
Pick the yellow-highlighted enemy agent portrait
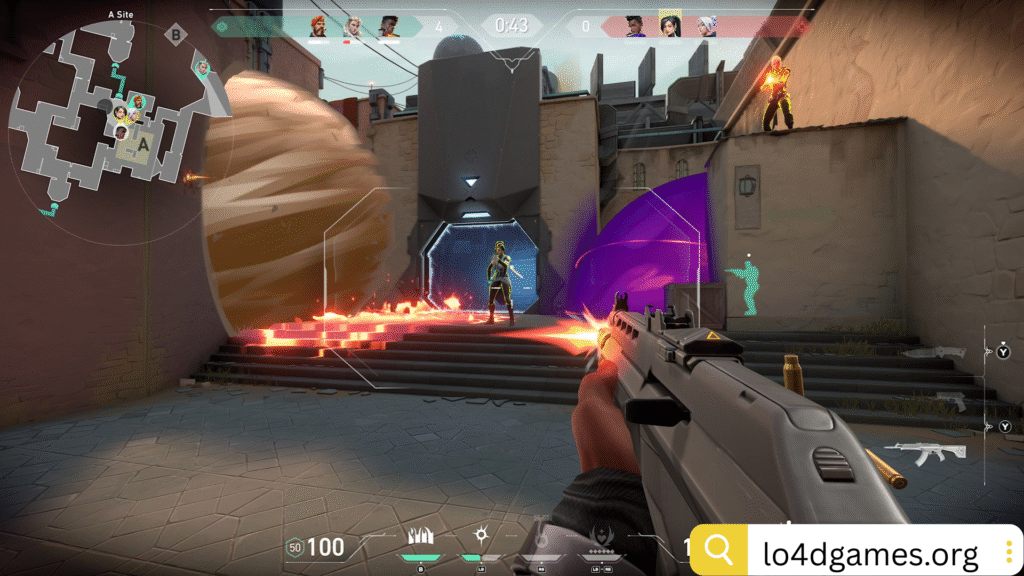tap(670, 25)
